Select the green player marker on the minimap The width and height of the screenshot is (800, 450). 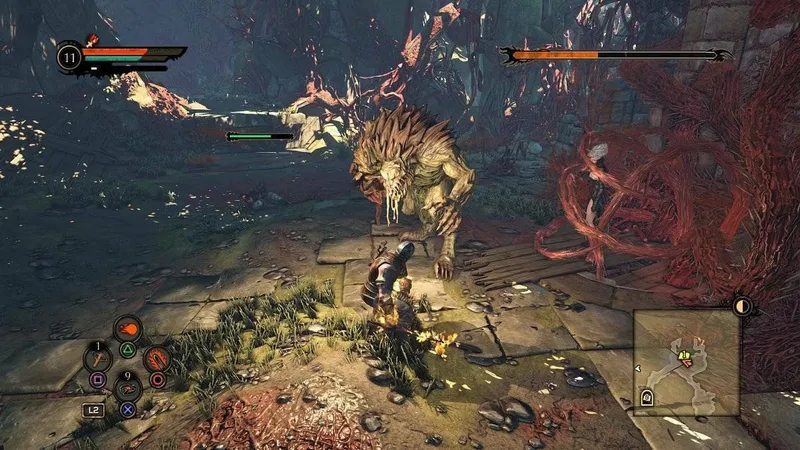click(x=686, y=355)
